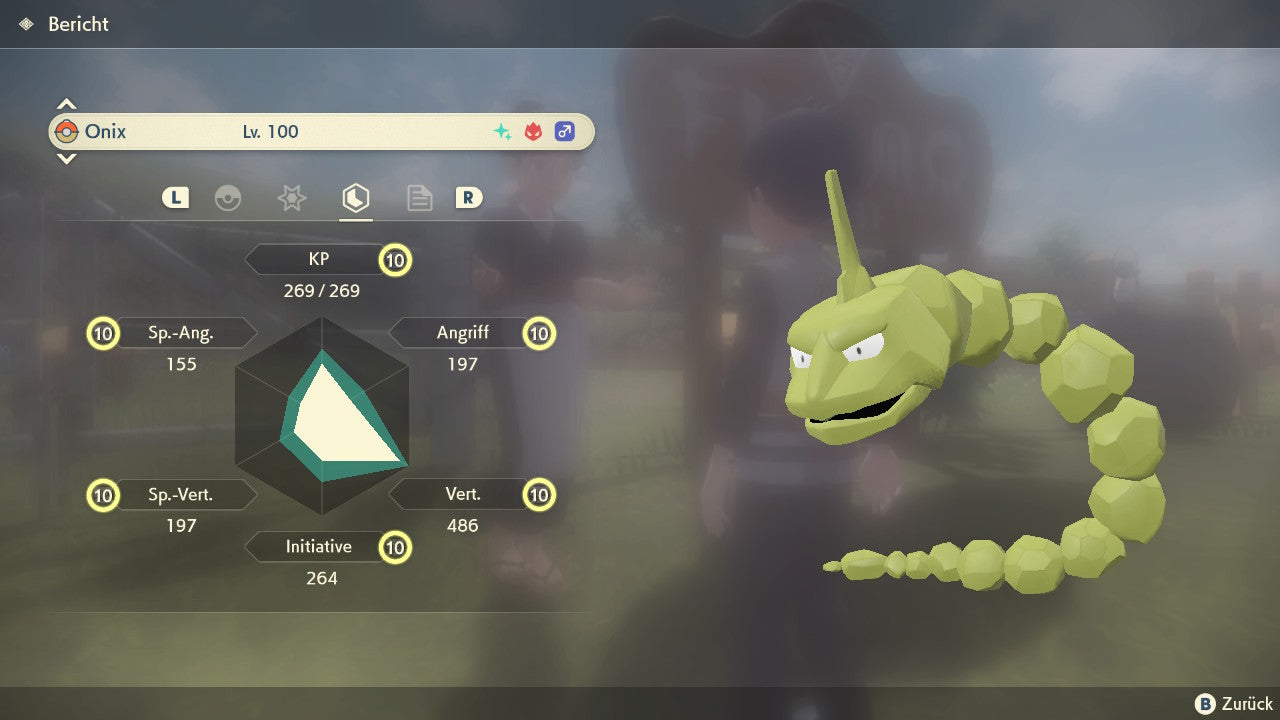Click the down arrow below Onix's name
Screen dimensions: 1280x720
(x=66, y=158)
